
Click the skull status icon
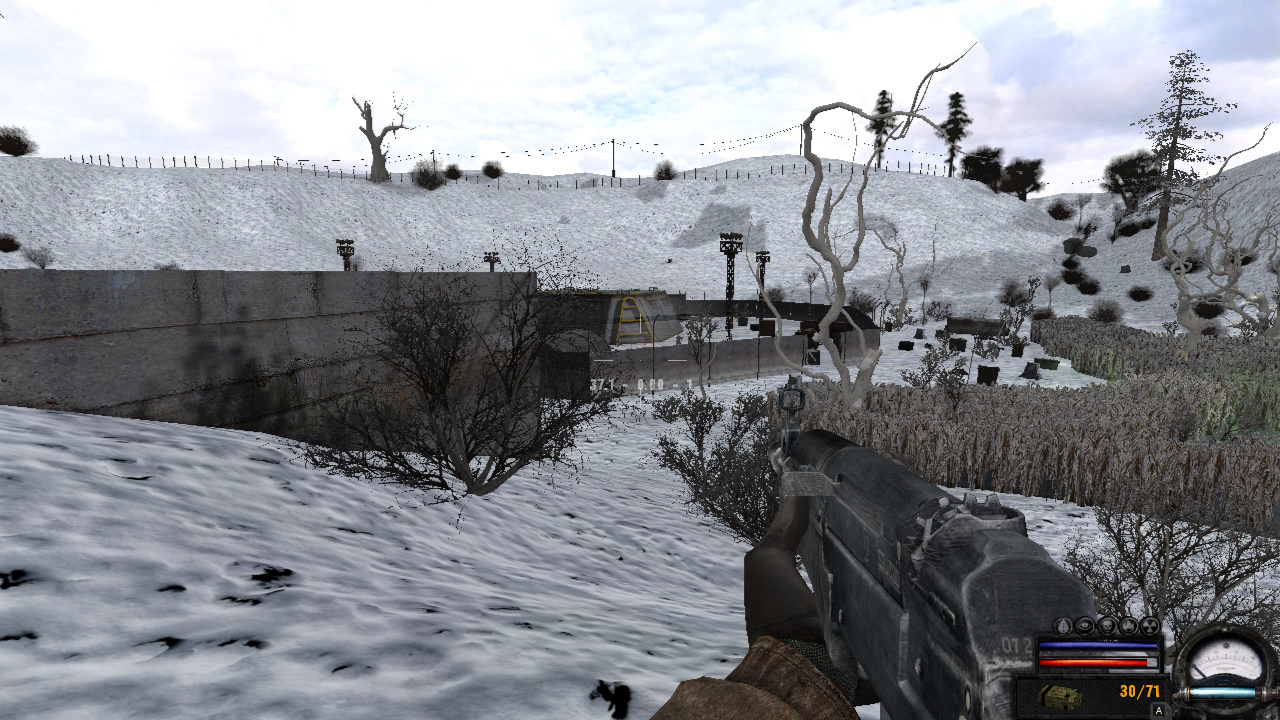1107,626
